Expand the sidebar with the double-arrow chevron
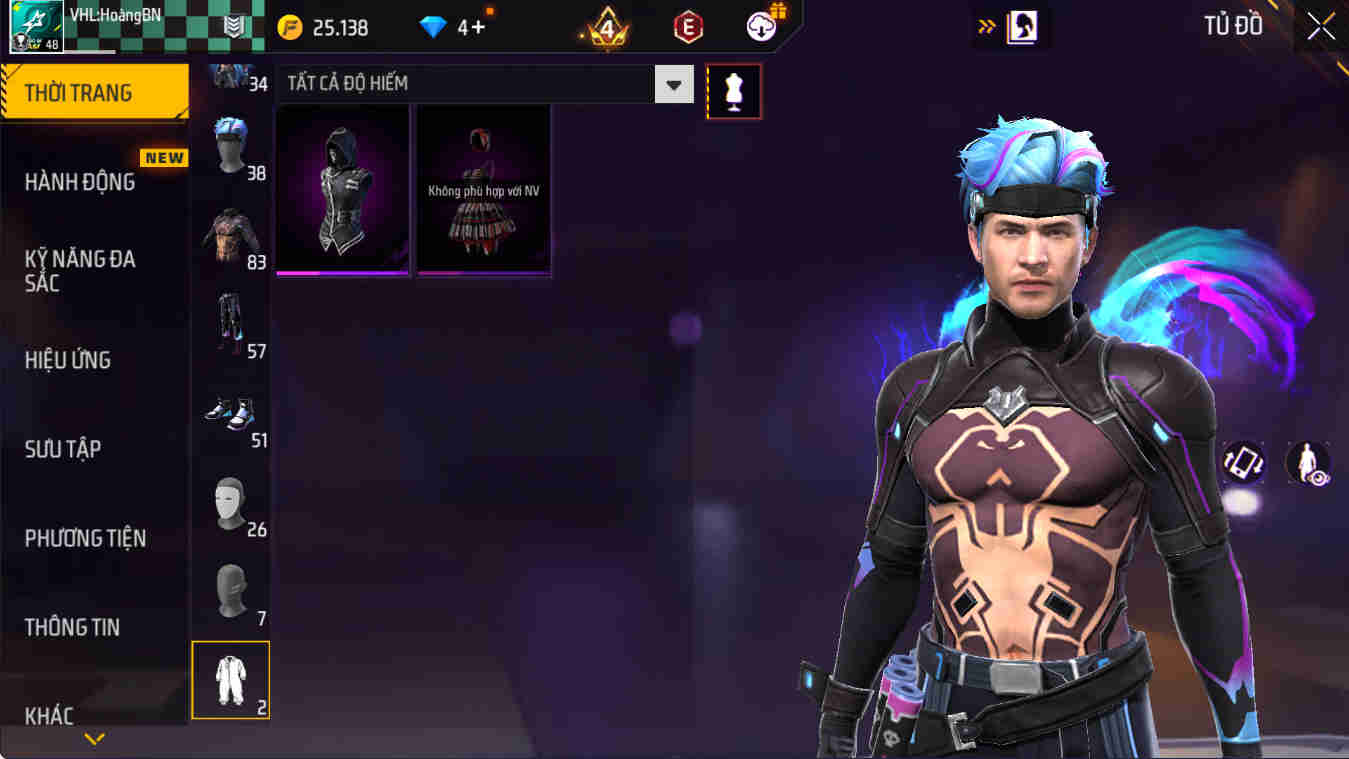 pyautogui.click(x=986, y=27)
